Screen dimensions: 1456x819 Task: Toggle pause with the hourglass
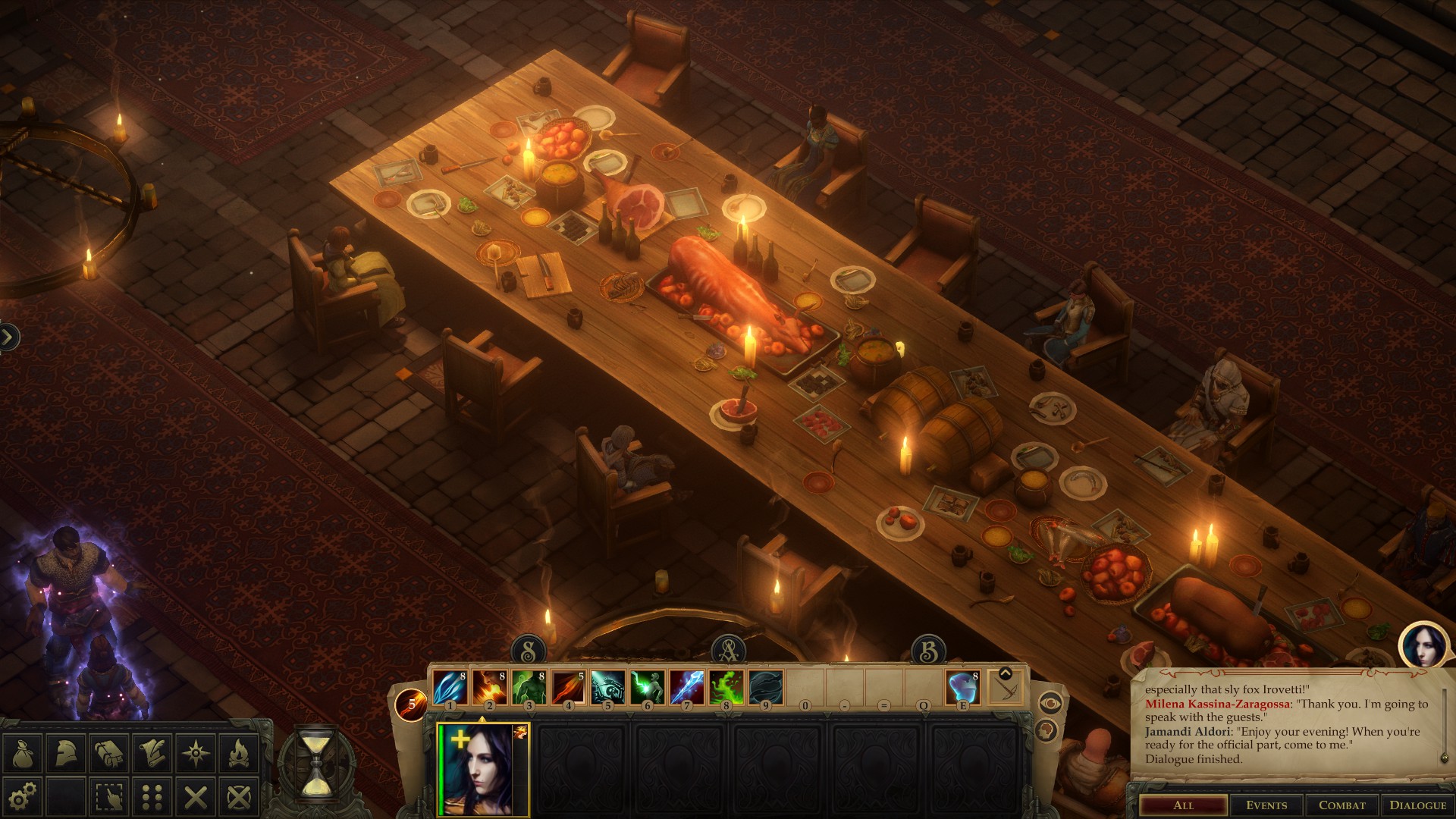tap(317, 762)
